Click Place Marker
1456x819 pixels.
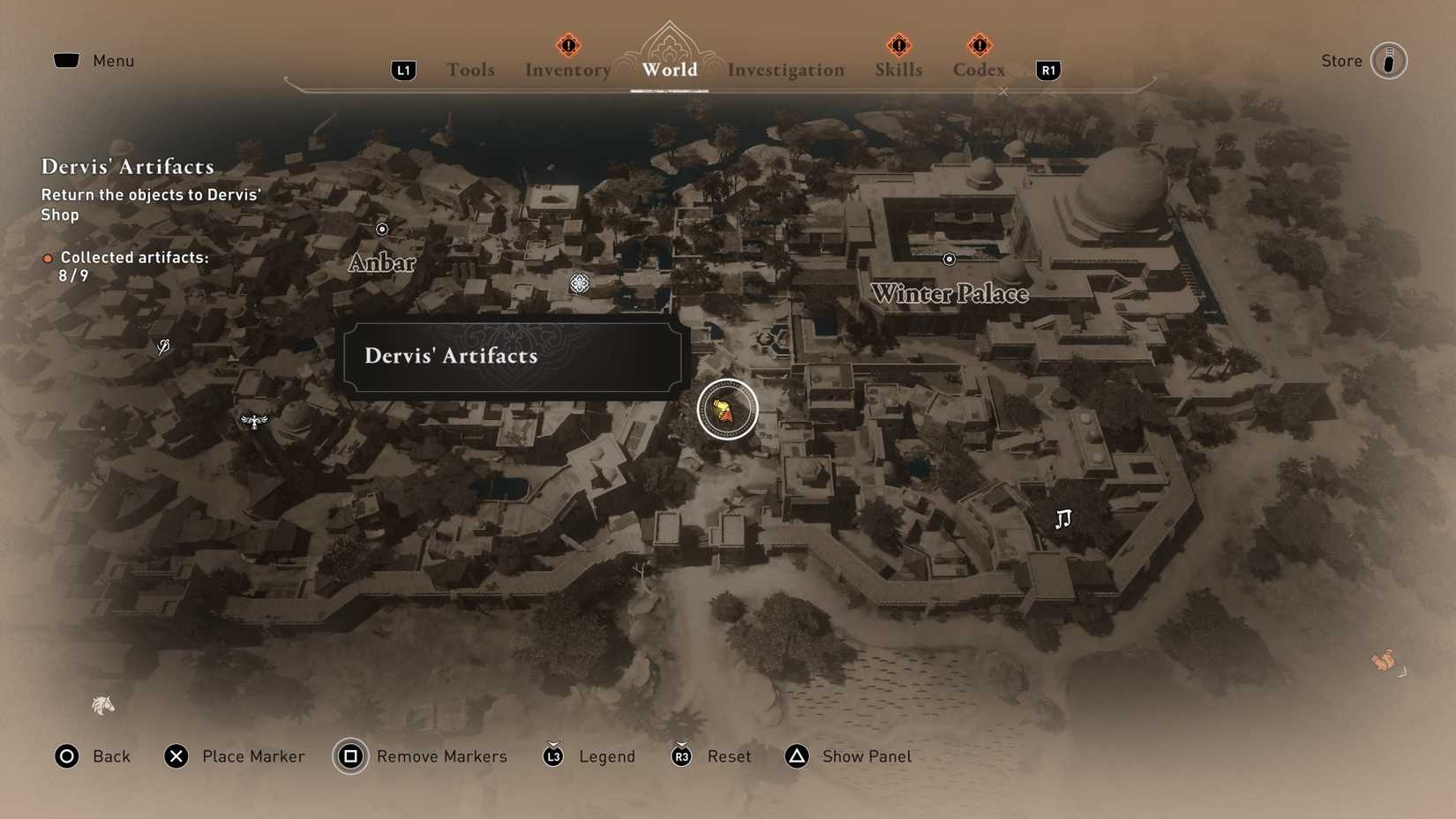234,756
